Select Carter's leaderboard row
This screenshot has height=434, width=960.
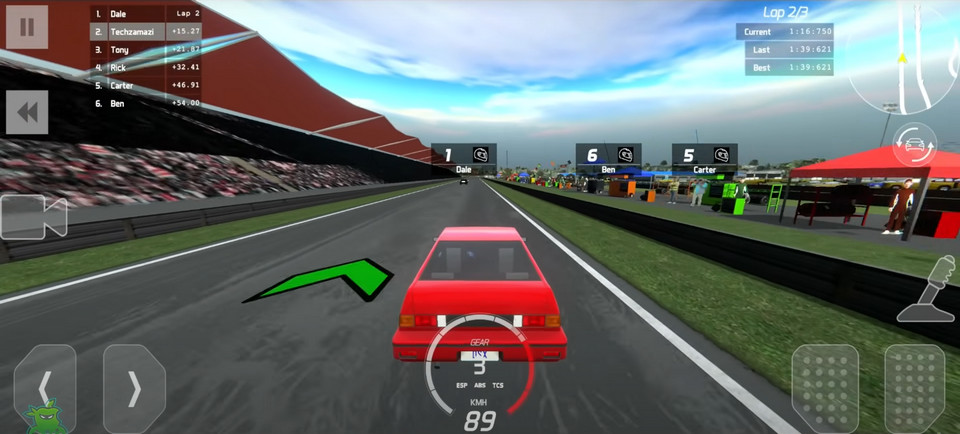click(x=146, y=85)
